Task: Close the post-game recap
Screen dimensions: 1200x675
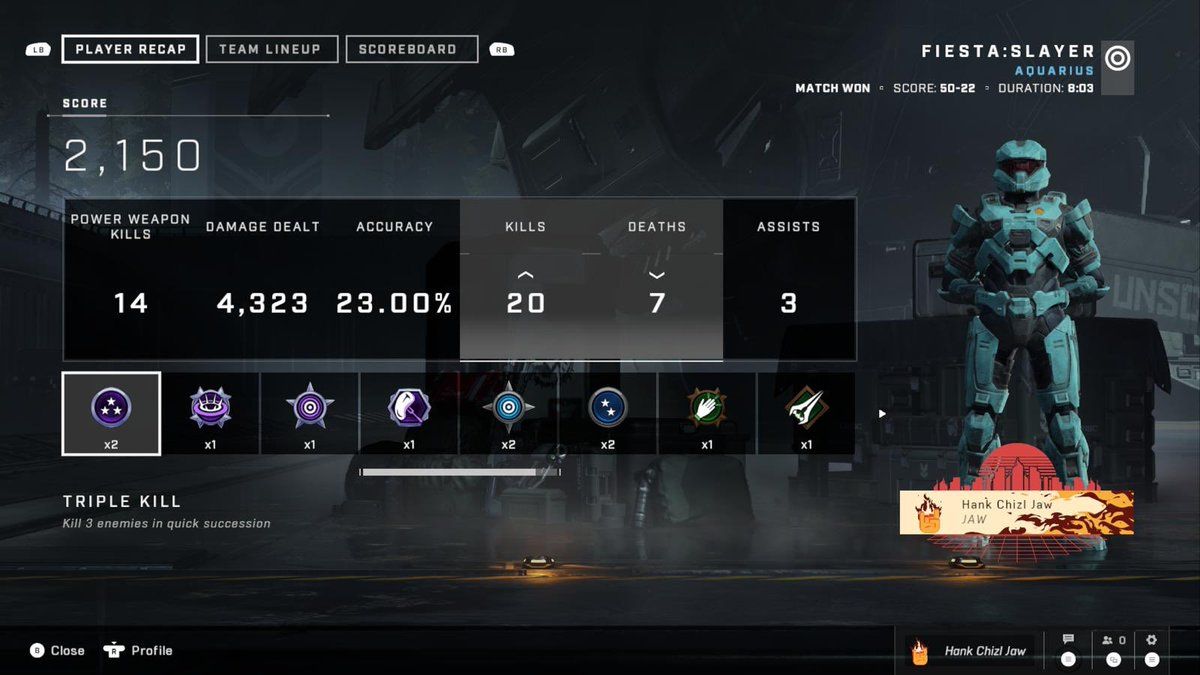Action: 57,650
